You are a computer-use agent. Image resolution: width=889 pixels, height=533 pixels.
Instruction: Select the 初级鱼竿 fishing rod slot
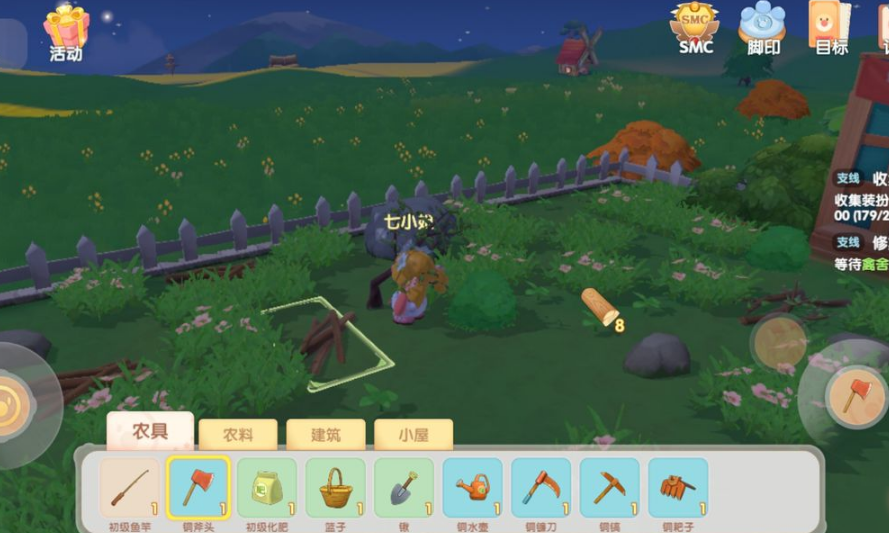tap(130, 488)
